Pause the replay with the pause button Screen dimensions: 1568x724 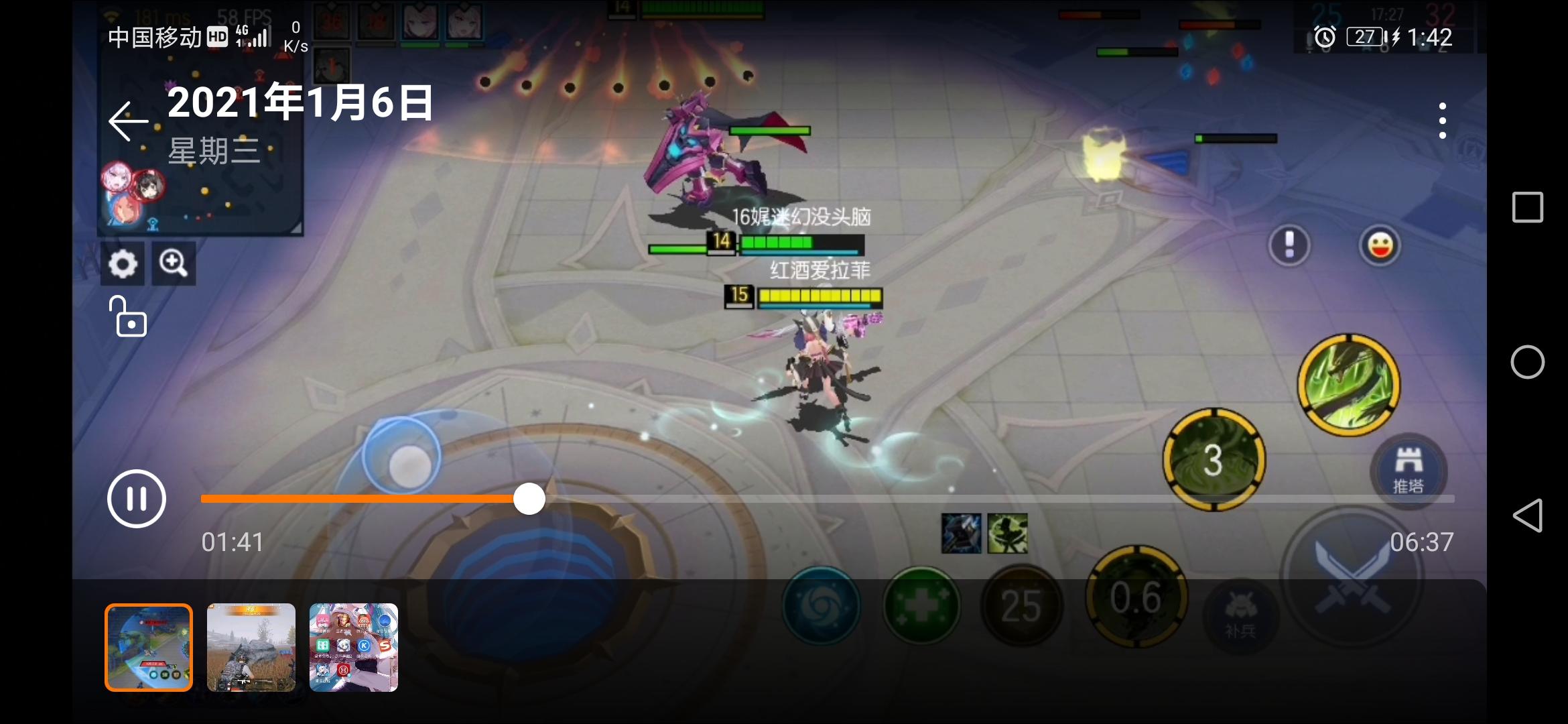(137, 498)
